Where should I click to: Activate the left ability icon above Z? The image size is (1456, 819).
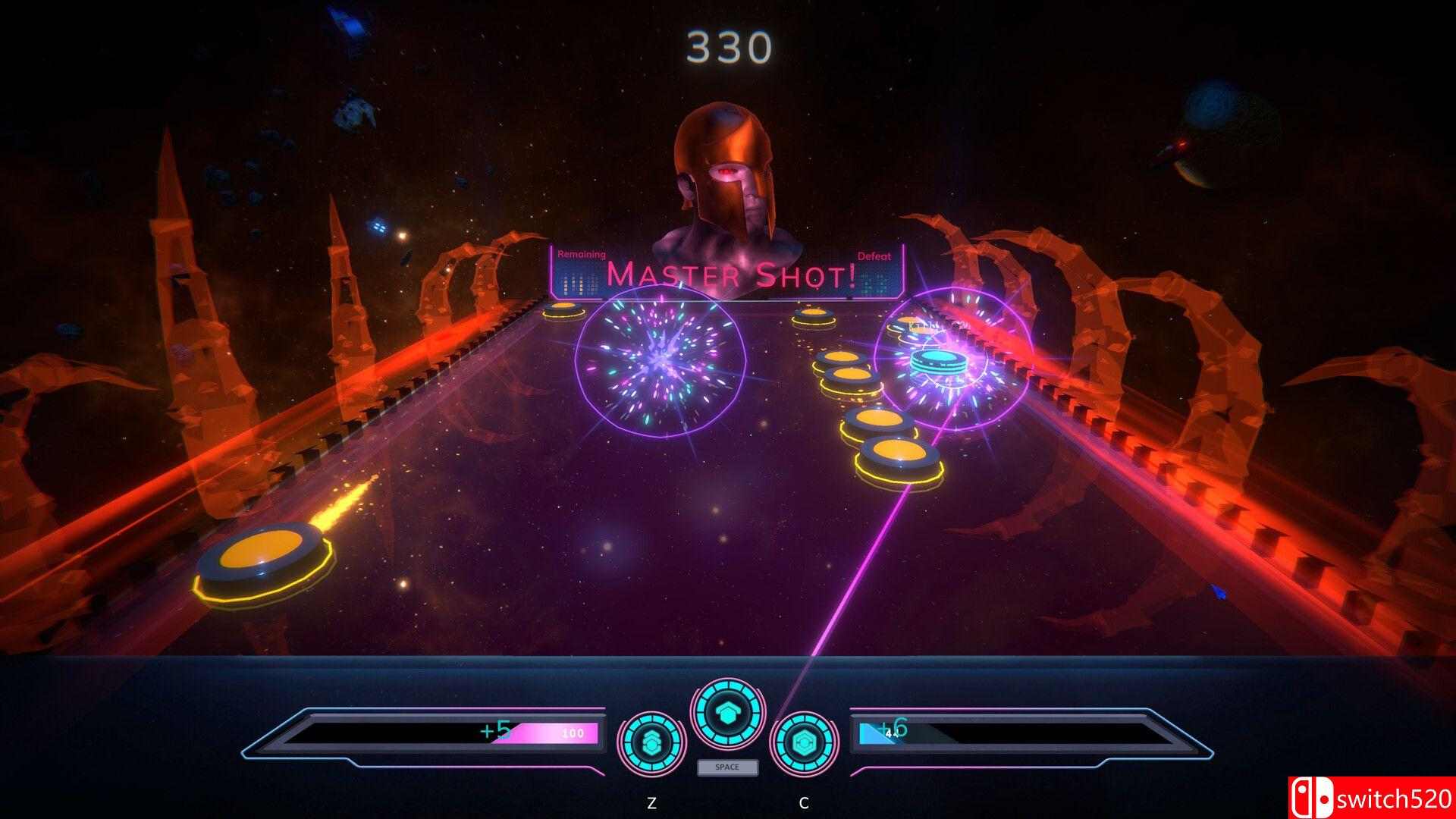[651, 742]
